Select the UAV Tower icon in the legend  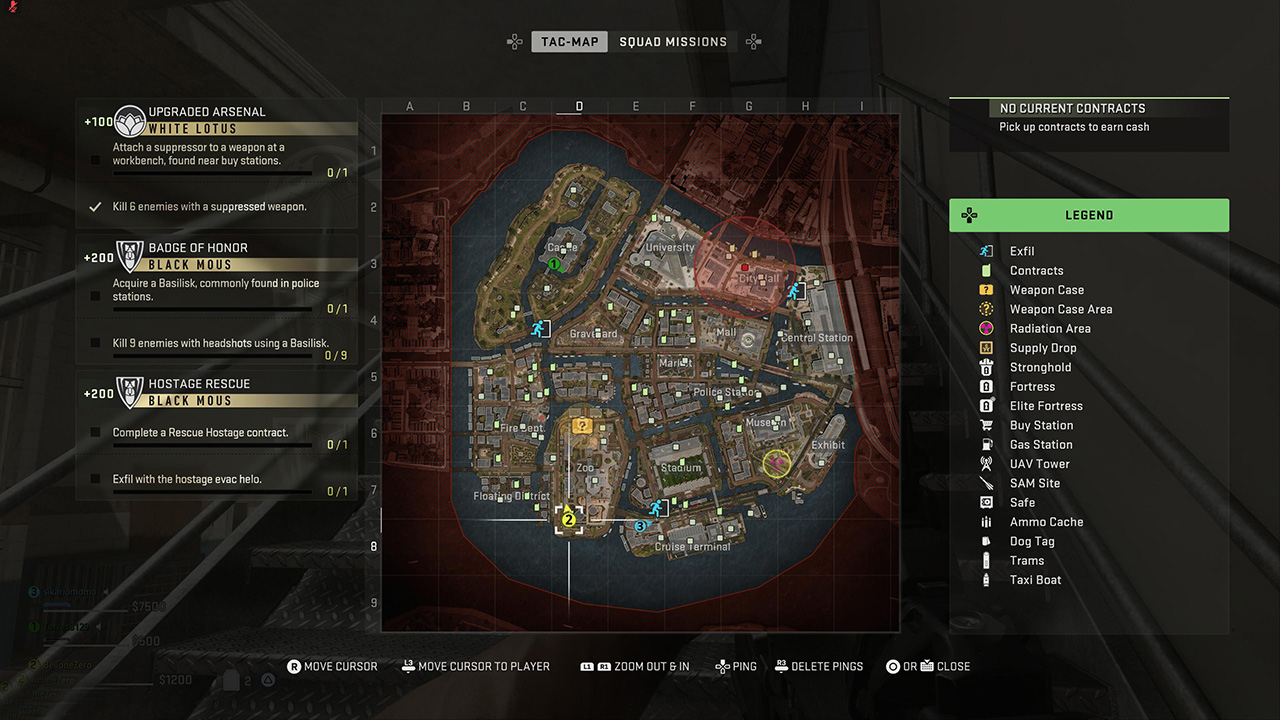985,463
